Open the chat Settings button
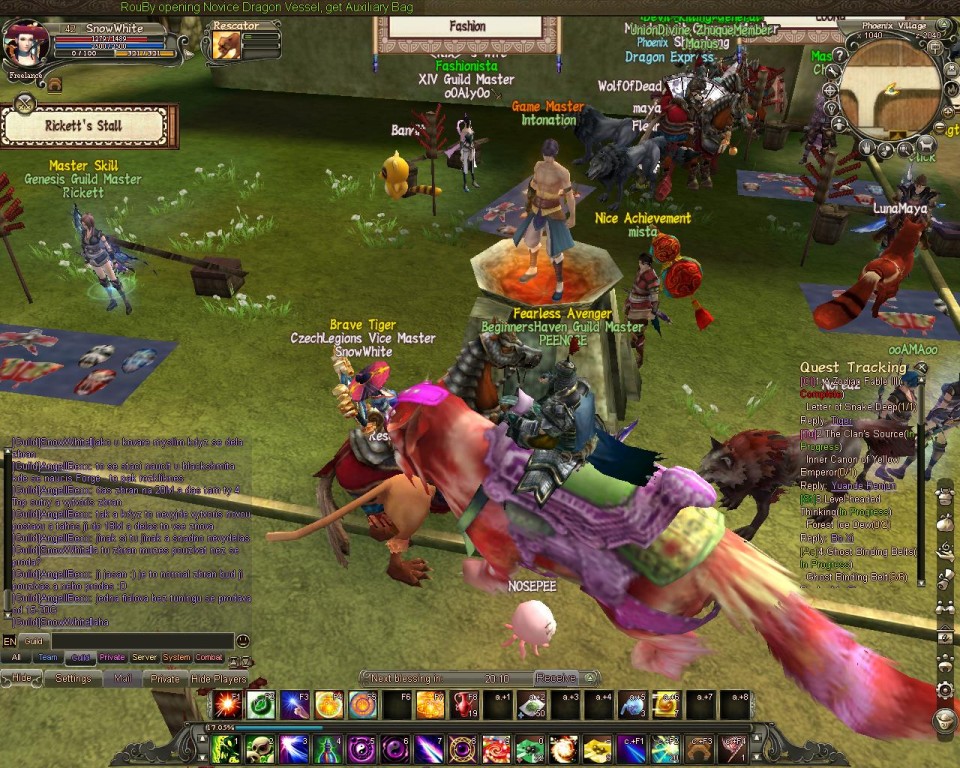Viewport: 960px width, 768px height. pos(73,678)
